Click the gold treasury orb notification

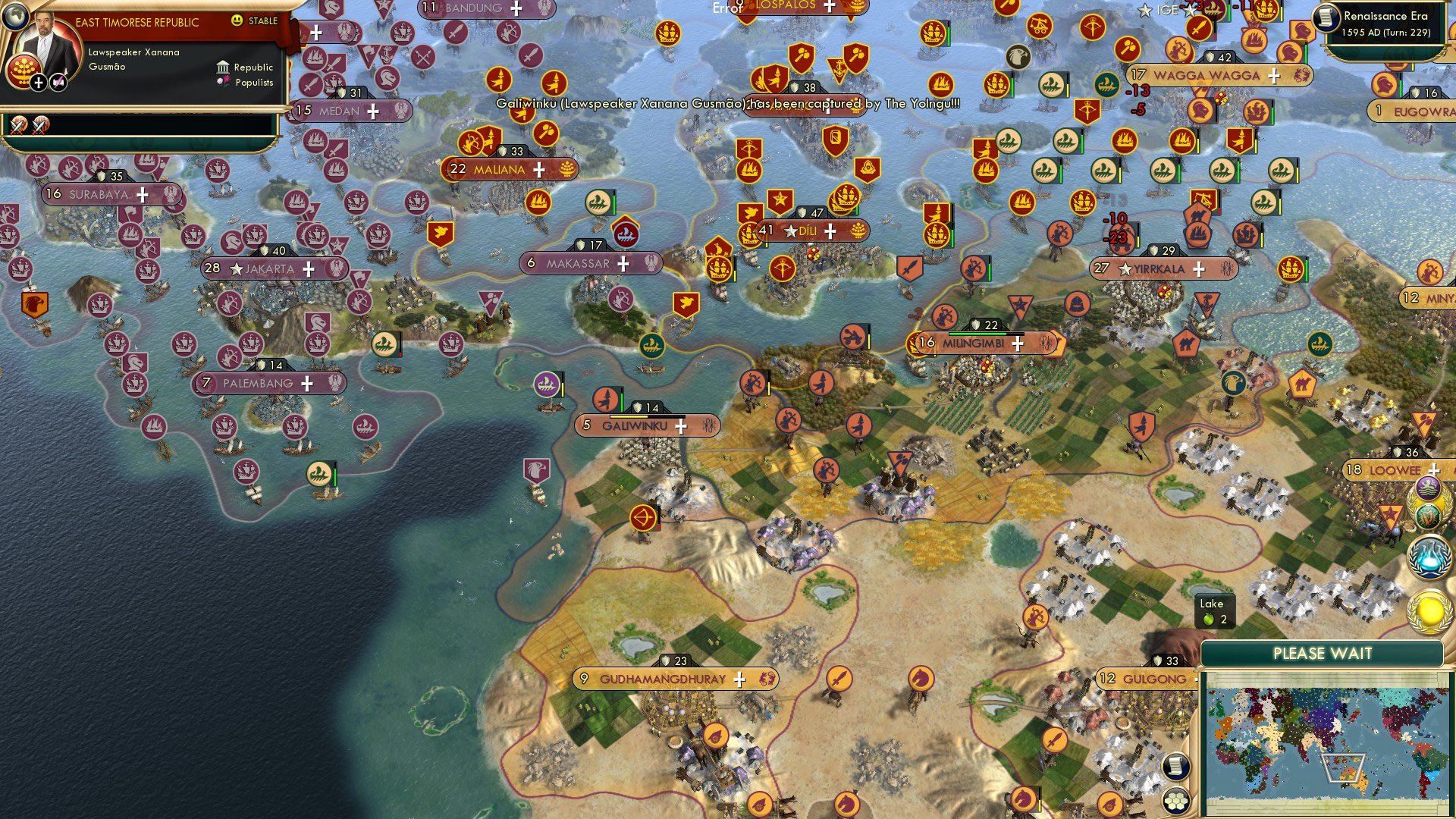coord(1429,608)
